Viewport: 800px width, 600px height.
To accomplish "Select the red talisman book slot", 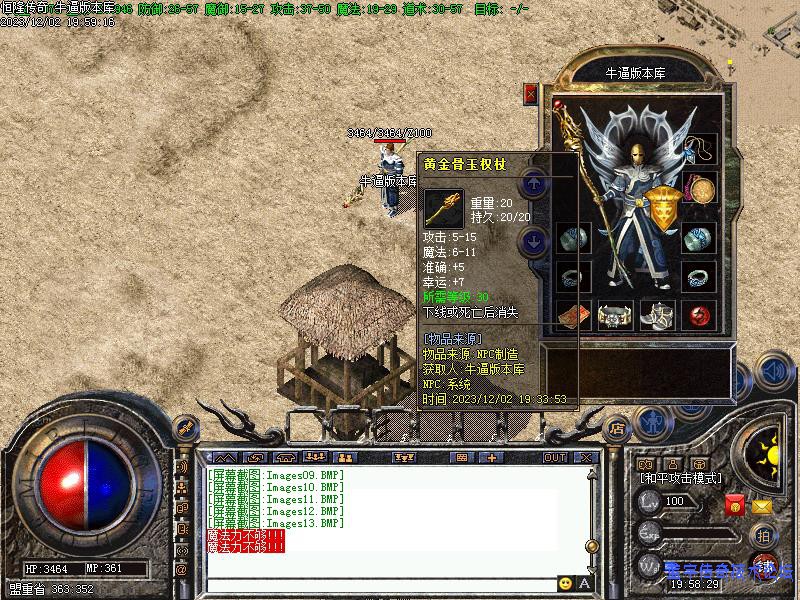I will [573, 314].
